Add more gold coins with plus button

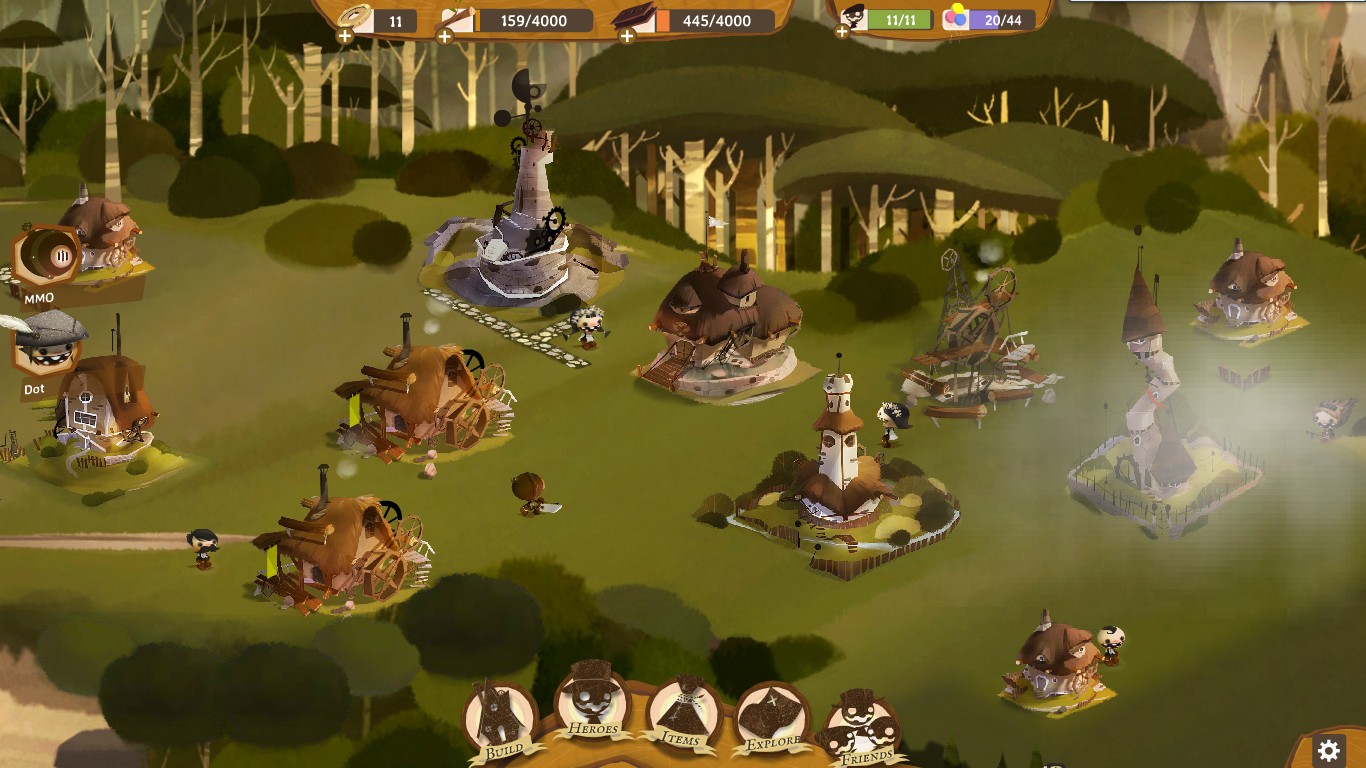pyautogui.click(x=344, y=36)
